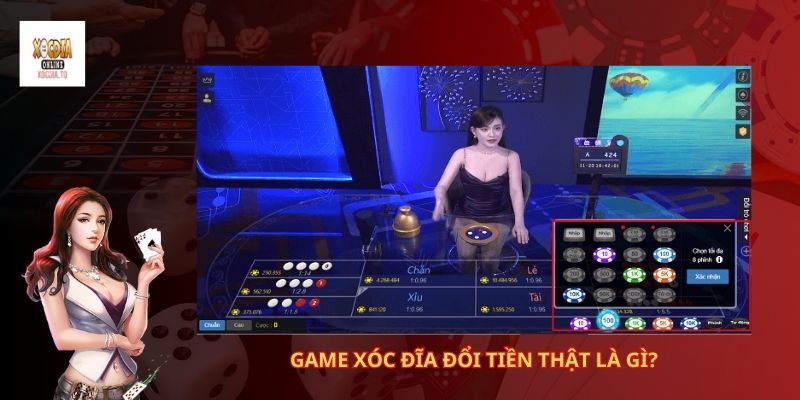800x400 pixels.
Task: Open the info icon at top right
Action: pyautogui.click(x=742, y=76)
